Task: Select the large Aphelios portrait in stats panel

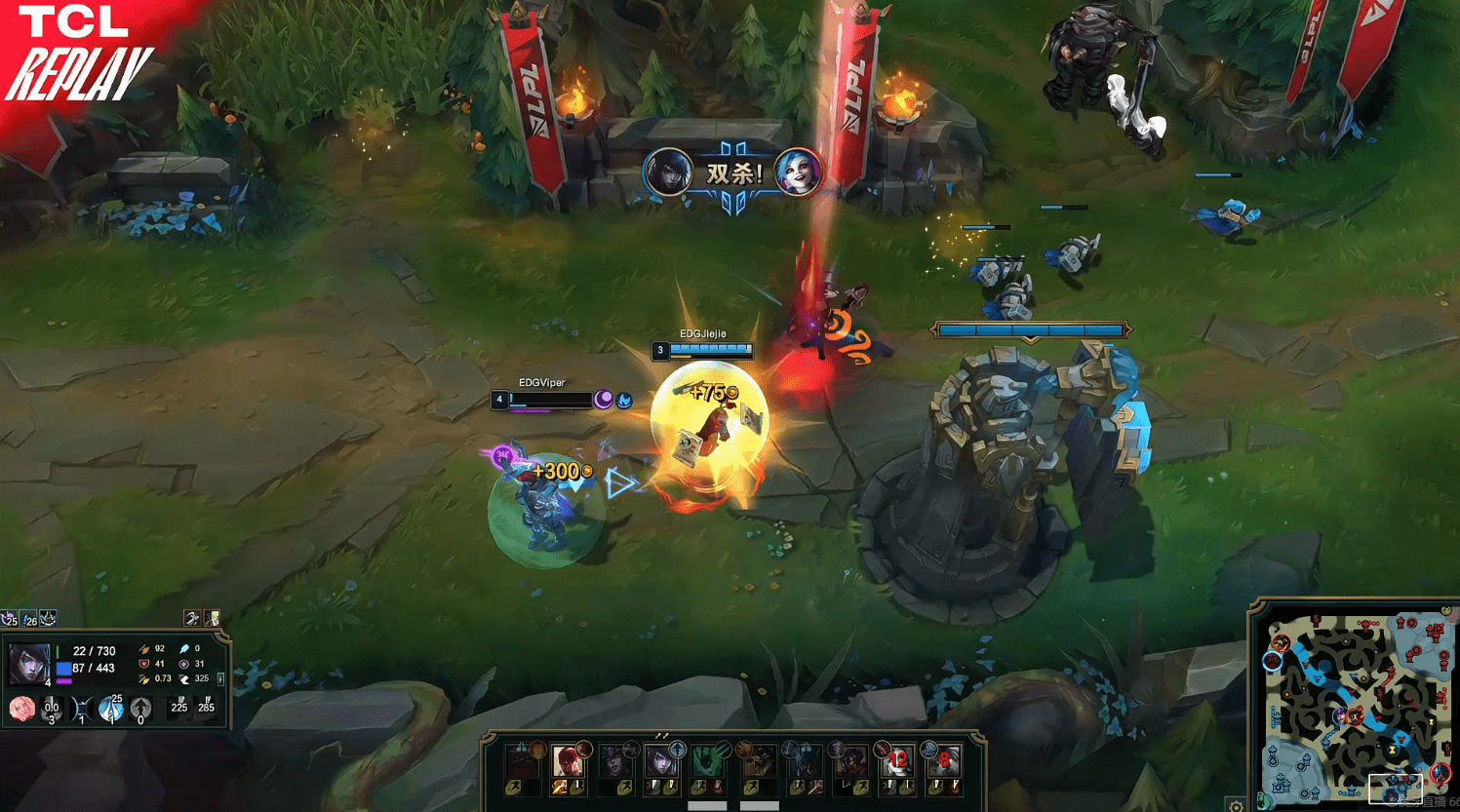Action: tap(28, 663)
